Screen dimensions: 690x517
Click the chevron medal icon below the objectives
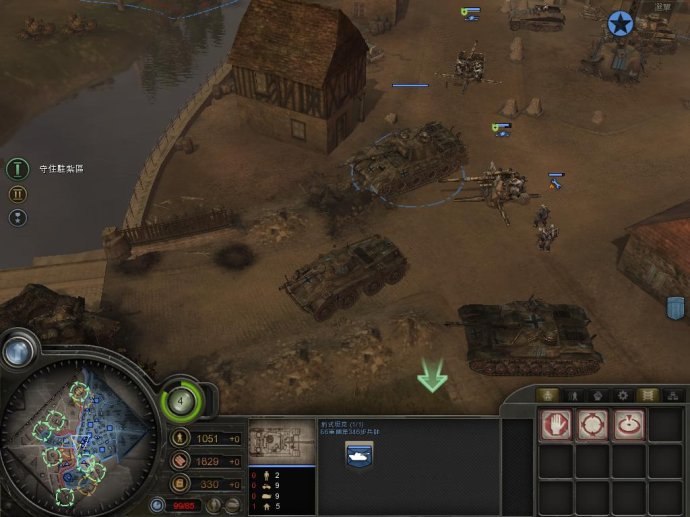[17, 217]
